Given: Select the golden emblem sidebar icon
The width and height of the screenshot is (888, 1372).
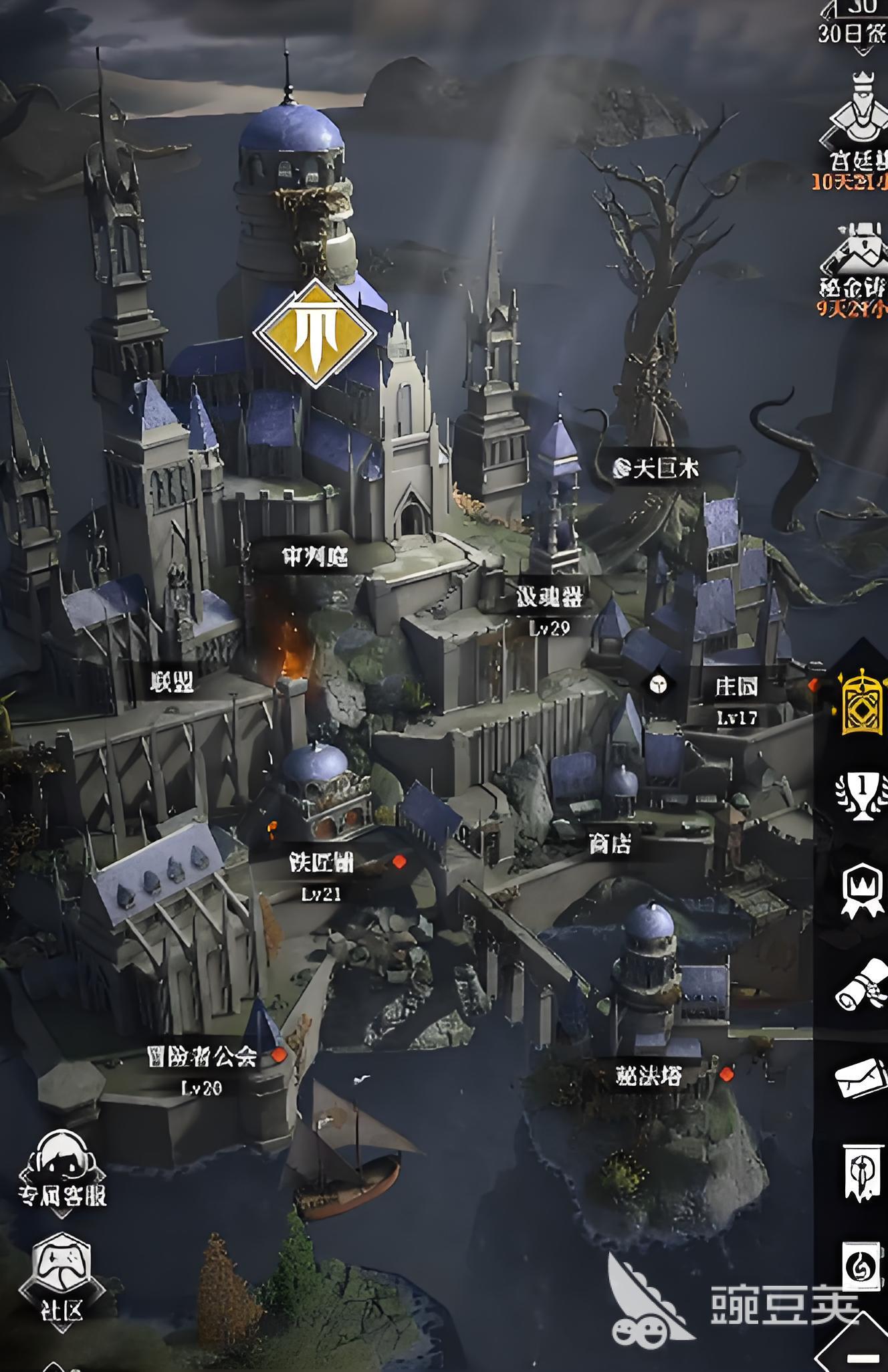Looking at the screenshot, I should [862, 701].
